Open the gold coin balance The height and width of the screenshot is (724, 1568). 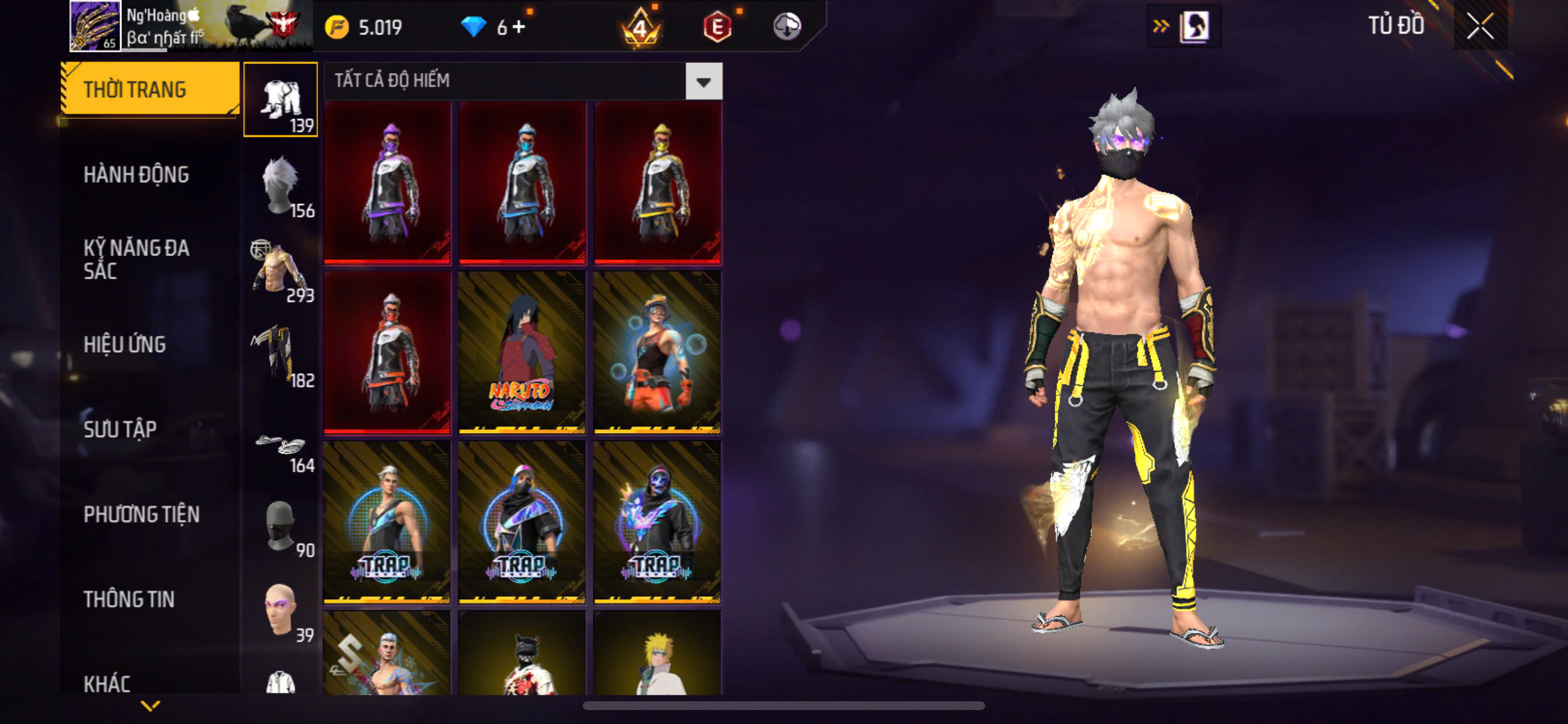[x=364, y=27]
